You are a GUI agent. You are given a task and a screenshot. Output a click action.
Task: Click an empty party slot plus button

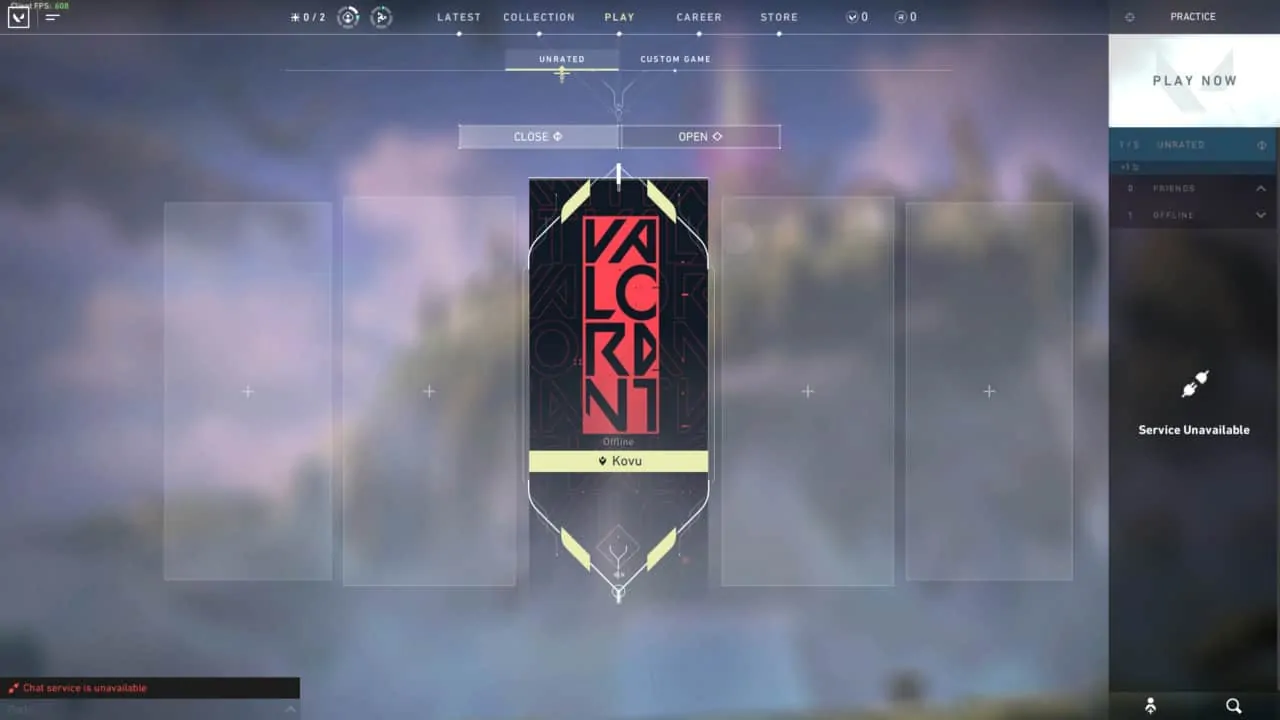247,391
